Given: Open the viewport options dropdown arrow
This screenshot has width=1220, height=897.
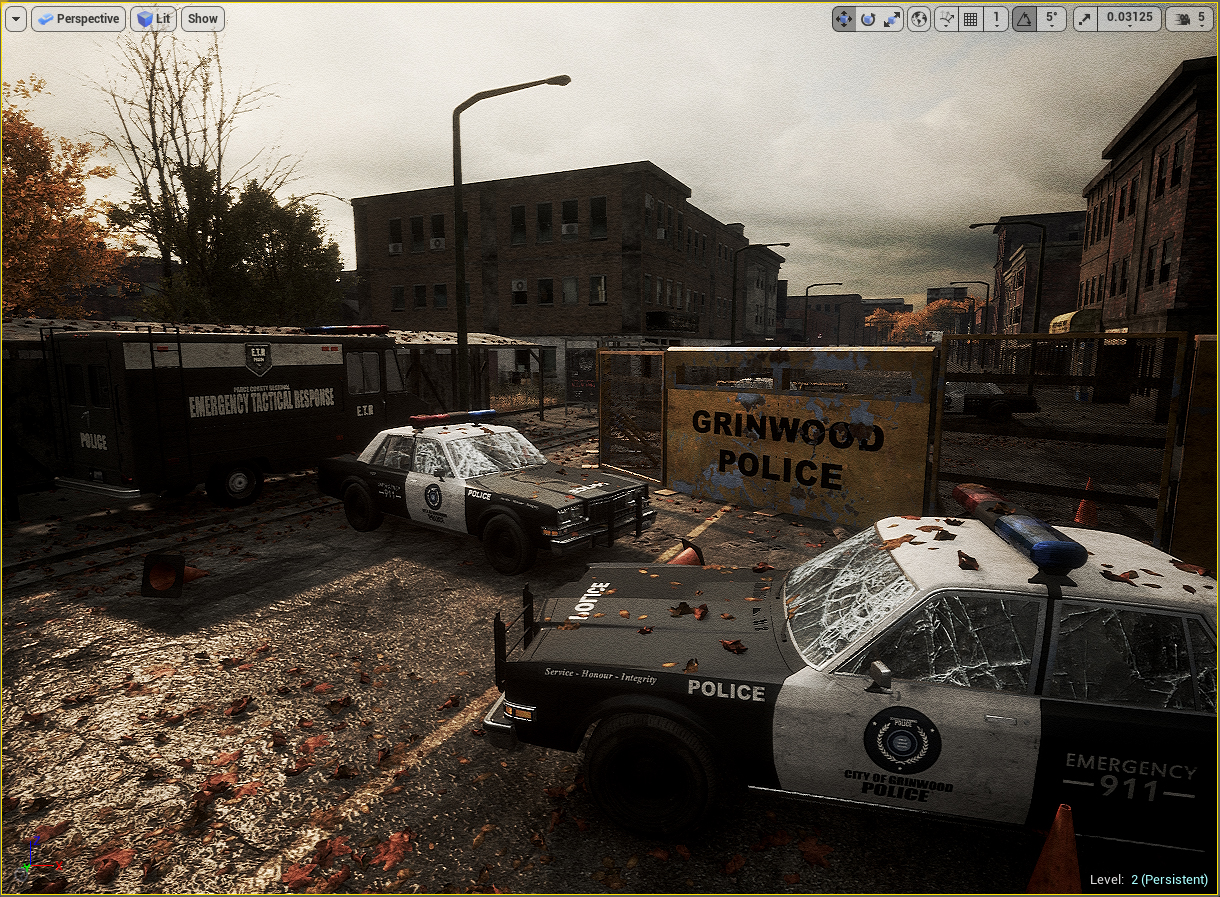Looking at the screenshot, I should [15, 19].
